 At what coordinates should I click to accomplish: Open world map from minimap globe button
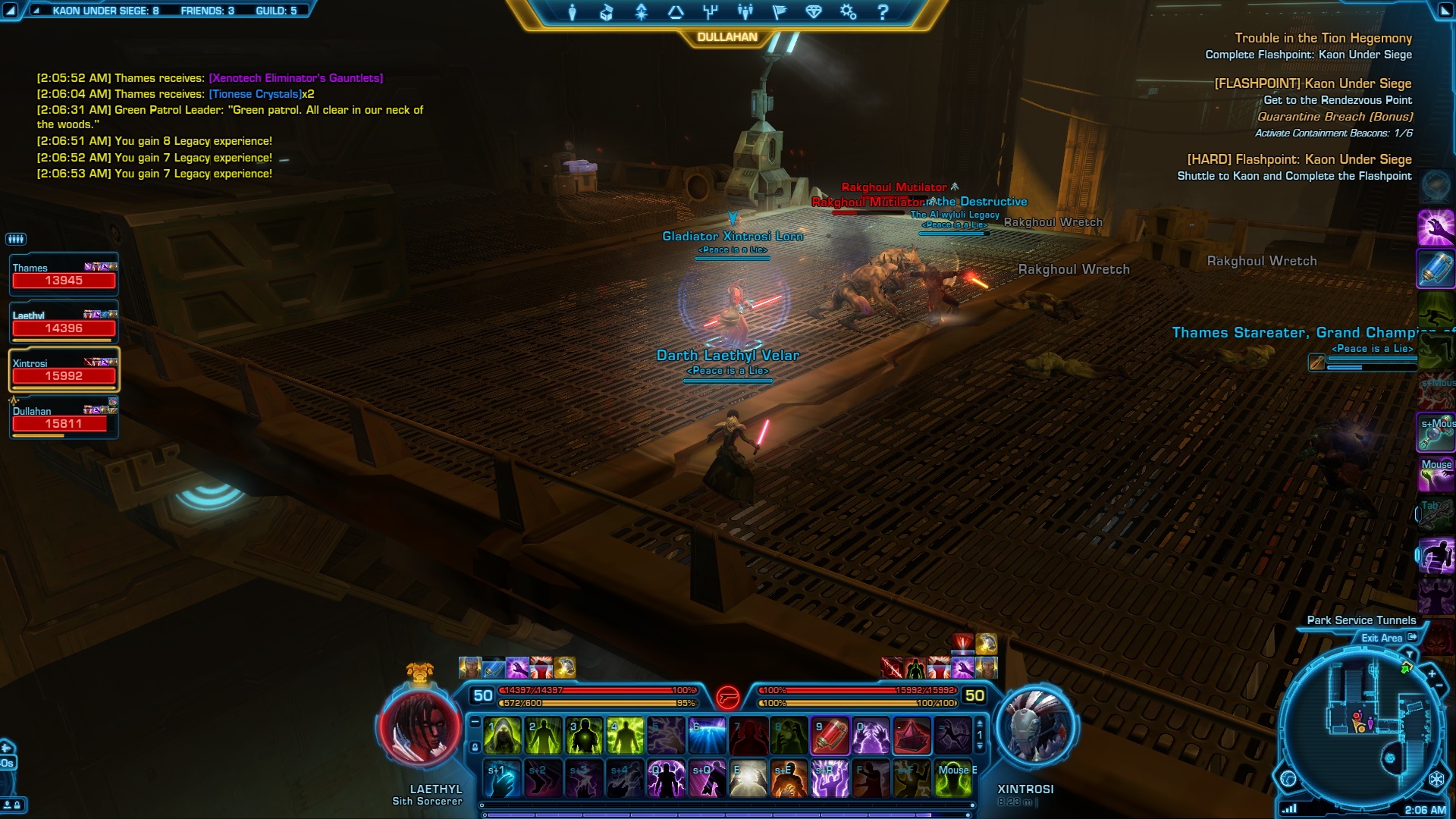pyautogui.click(x=1288, y=778)
